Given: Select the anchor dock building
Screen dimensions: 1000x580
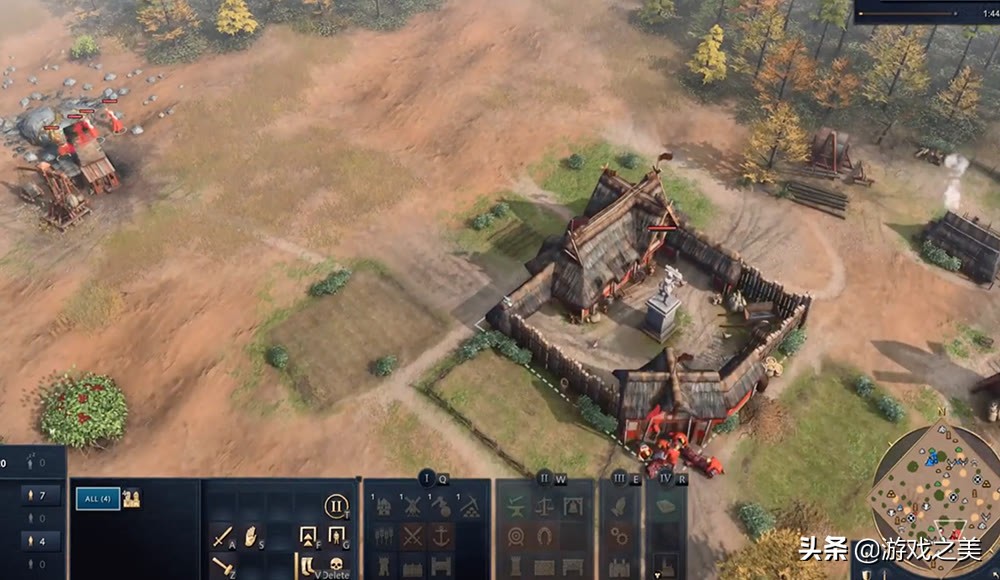Looking at the screenshot, I should click(441, 537).
